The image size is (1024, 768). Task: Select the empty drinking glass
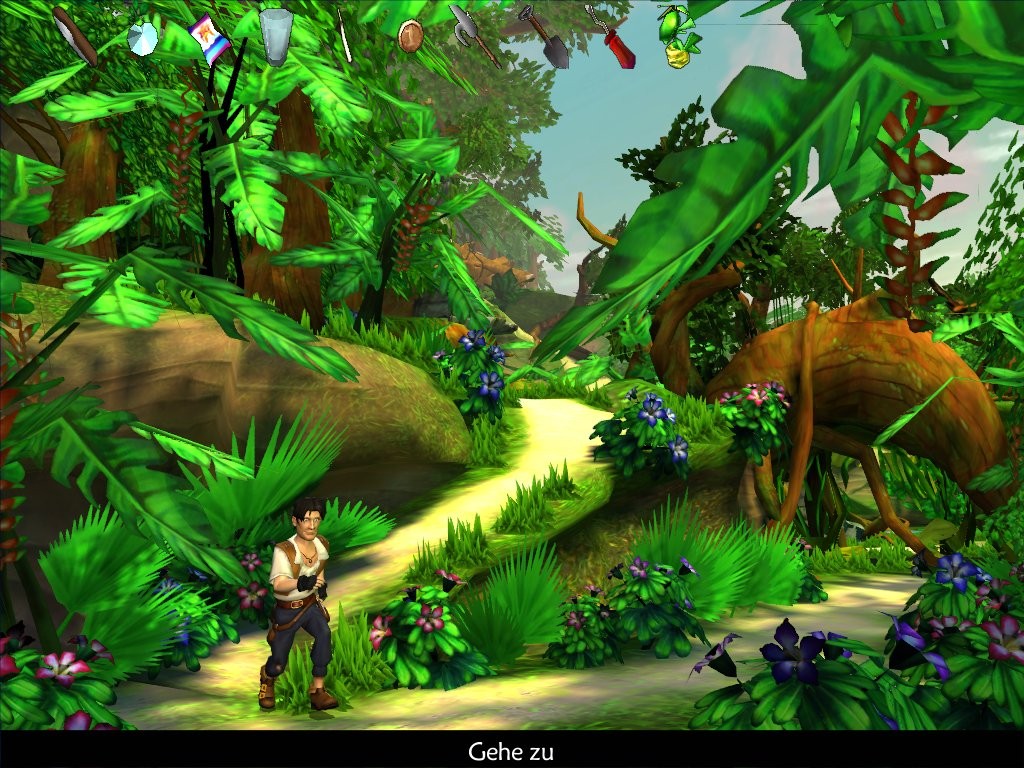point(275,34)
